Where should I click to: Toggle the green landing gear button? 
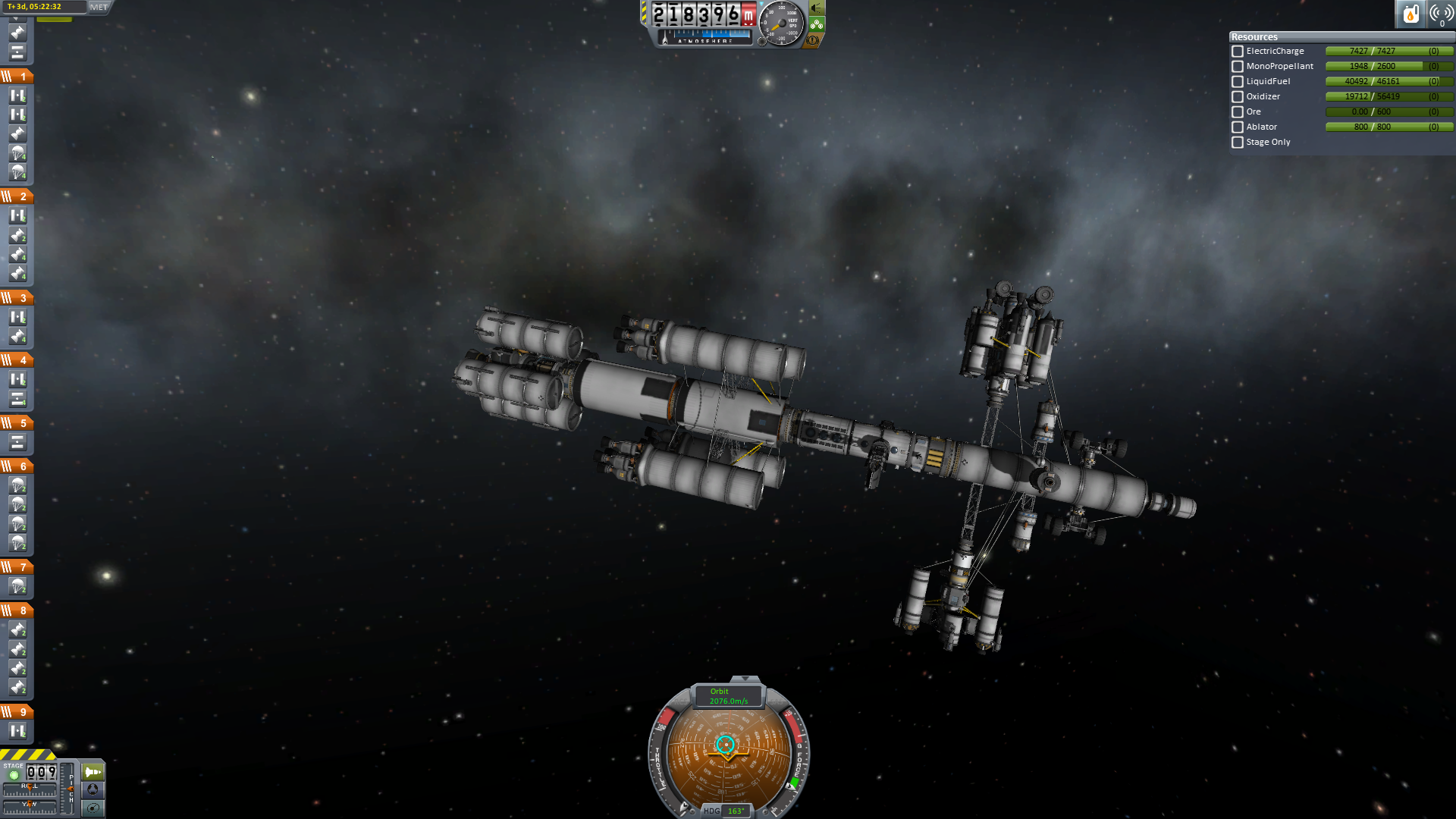click(x=817, y=24)
